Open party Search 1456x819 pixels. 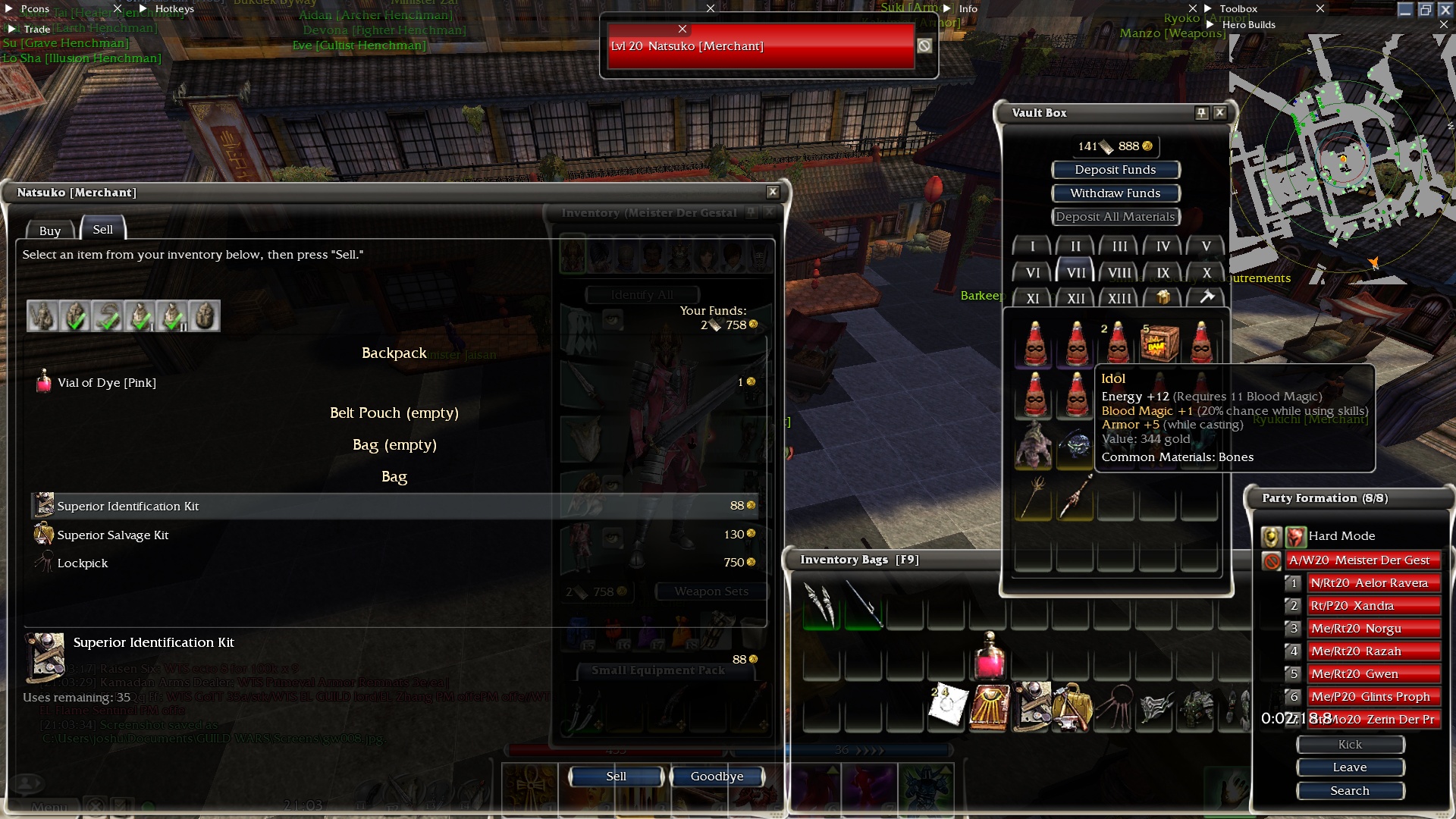click(1350, 791)
